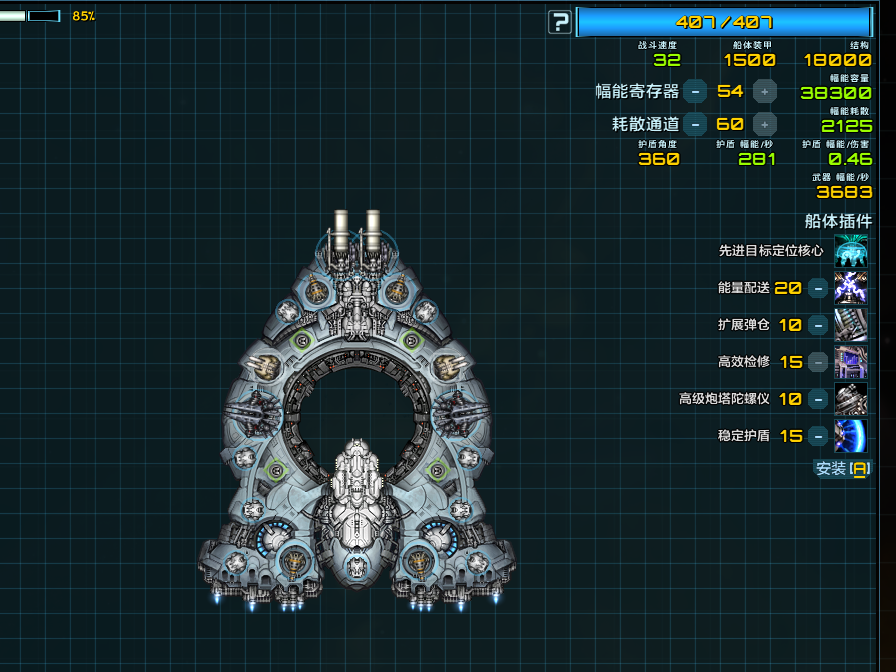Add one 耗散通道 flux vent
The image size is (896, 672).
pyautogui.click(x=765, y=124)
